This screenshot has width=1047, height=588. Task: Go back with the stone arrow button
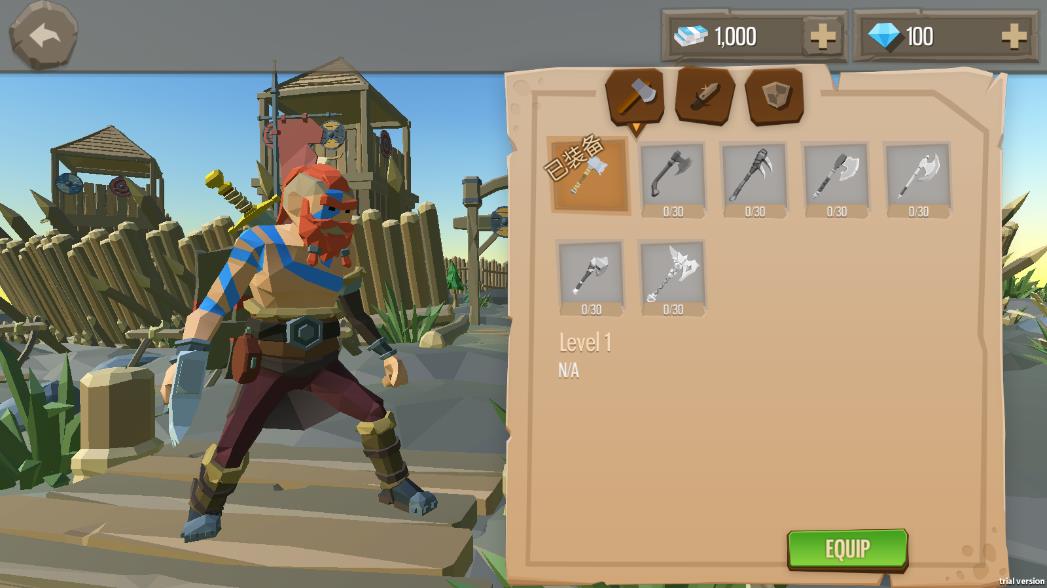(x=43, y=35)
